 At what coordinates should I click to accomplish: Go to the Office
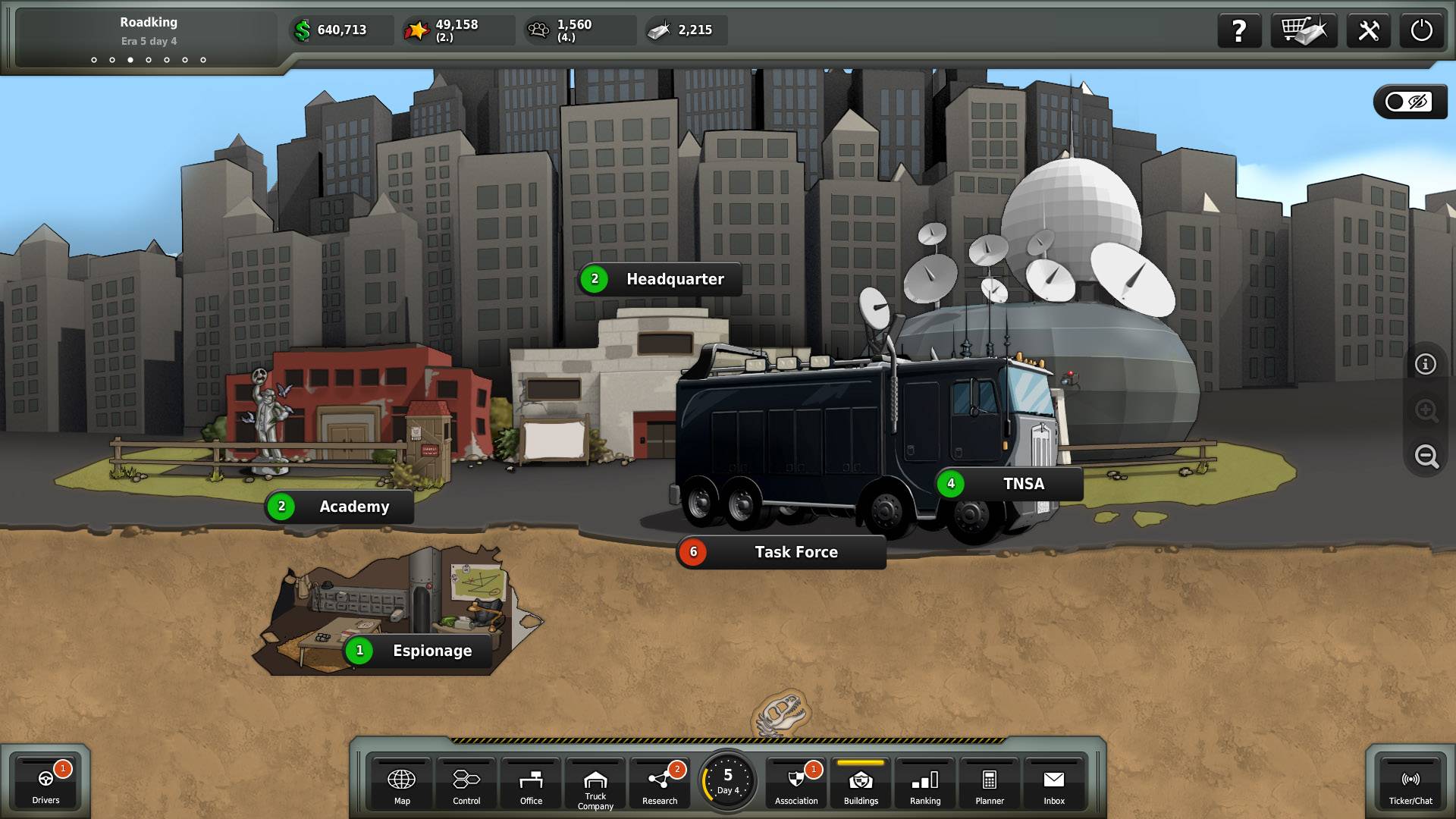point(531,784)
